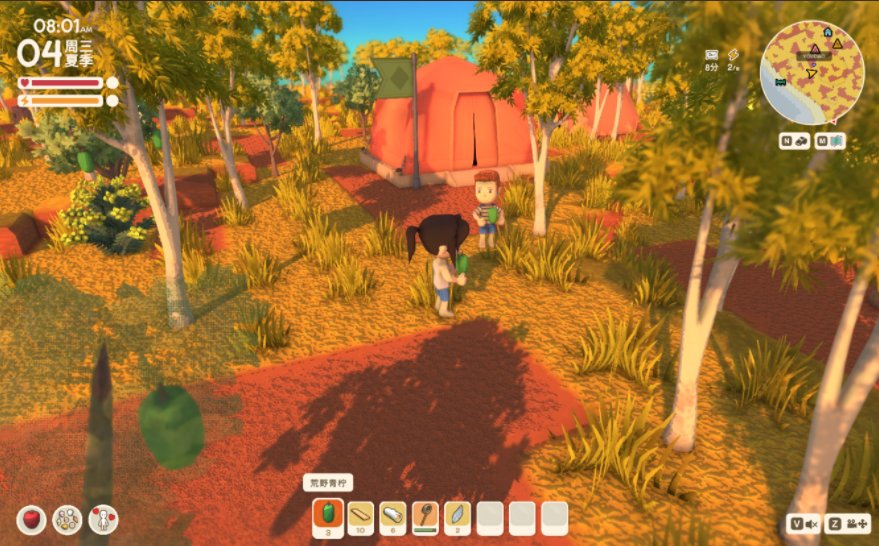Screen dimensions: 879x546
Task: Click the pink tent marker on minimap
Action: 815,48
